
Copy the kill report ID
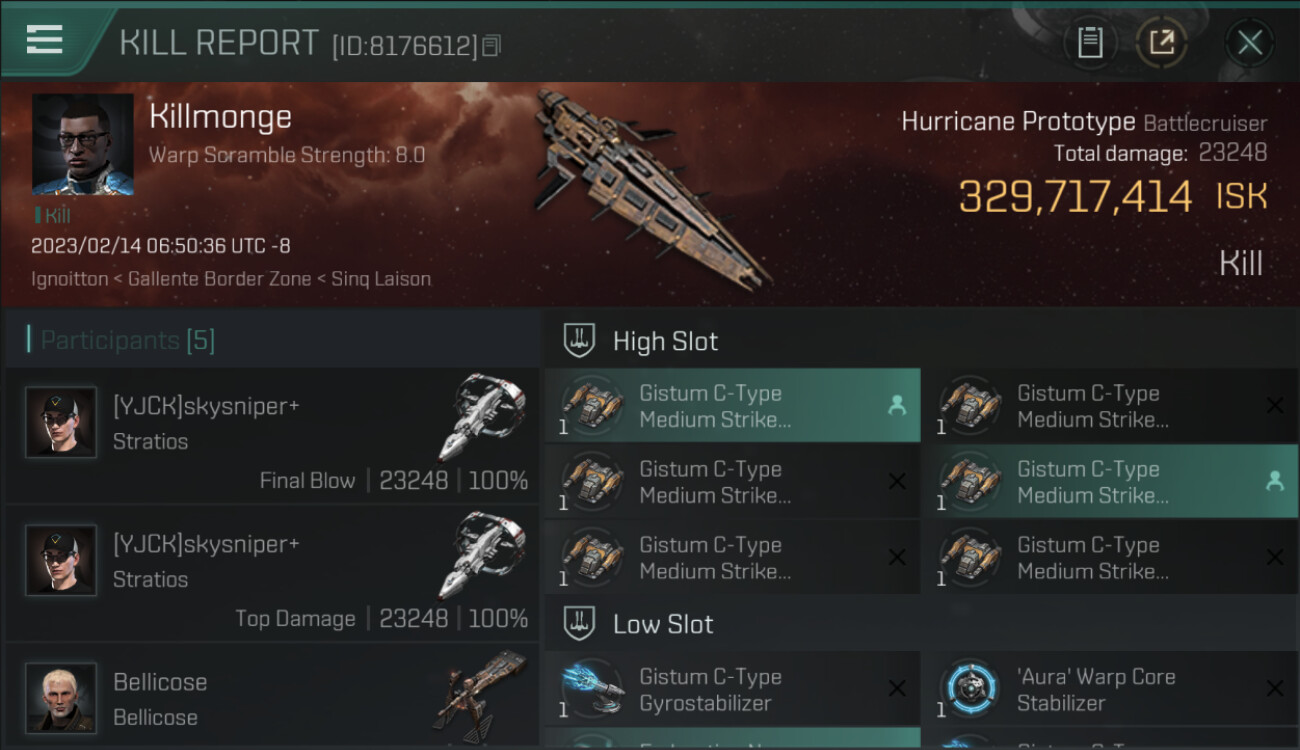(x=491, y=46)
